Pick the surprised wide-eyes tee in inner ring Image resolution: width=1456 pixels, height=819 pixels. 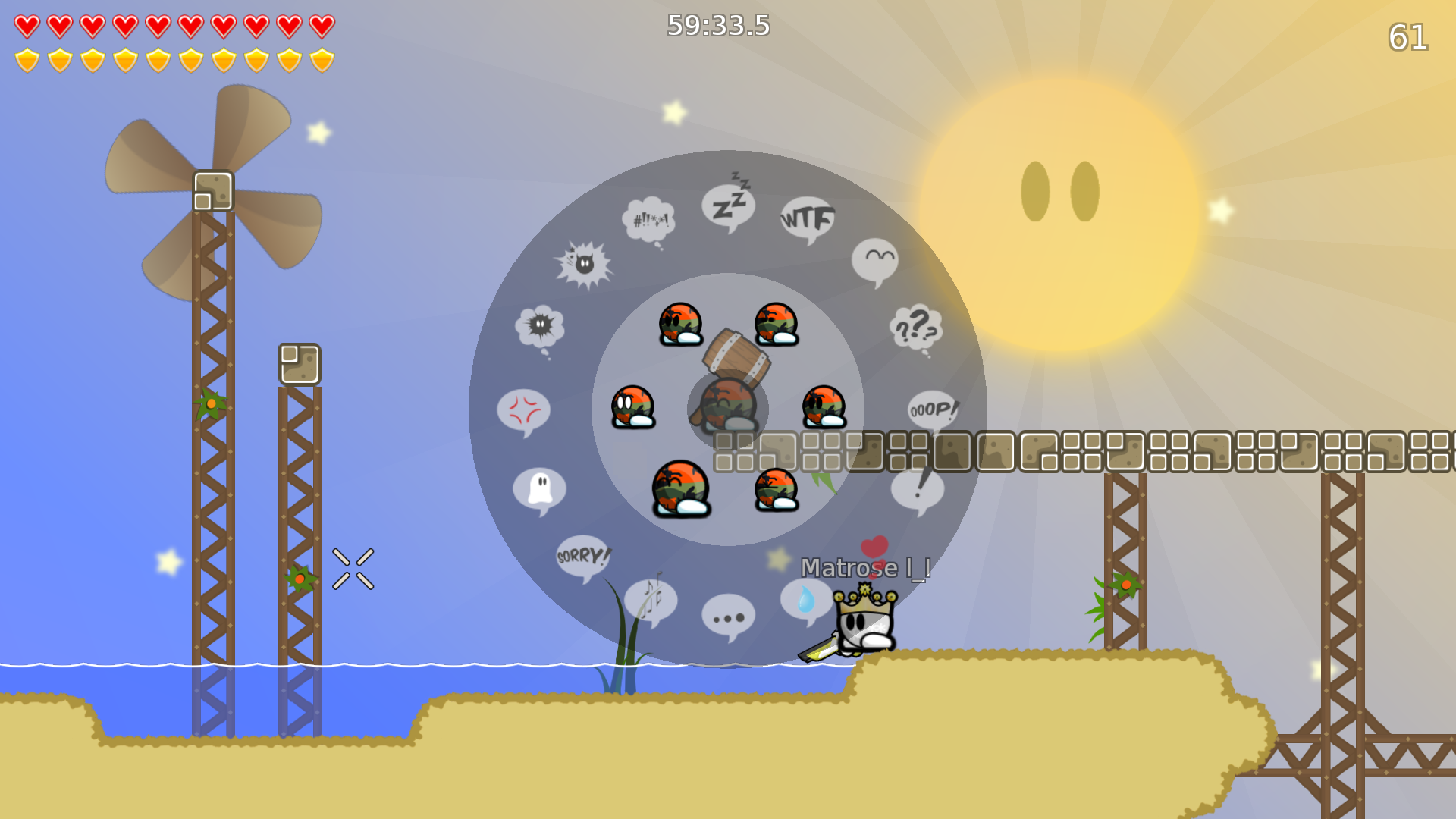tap(632, 406)
